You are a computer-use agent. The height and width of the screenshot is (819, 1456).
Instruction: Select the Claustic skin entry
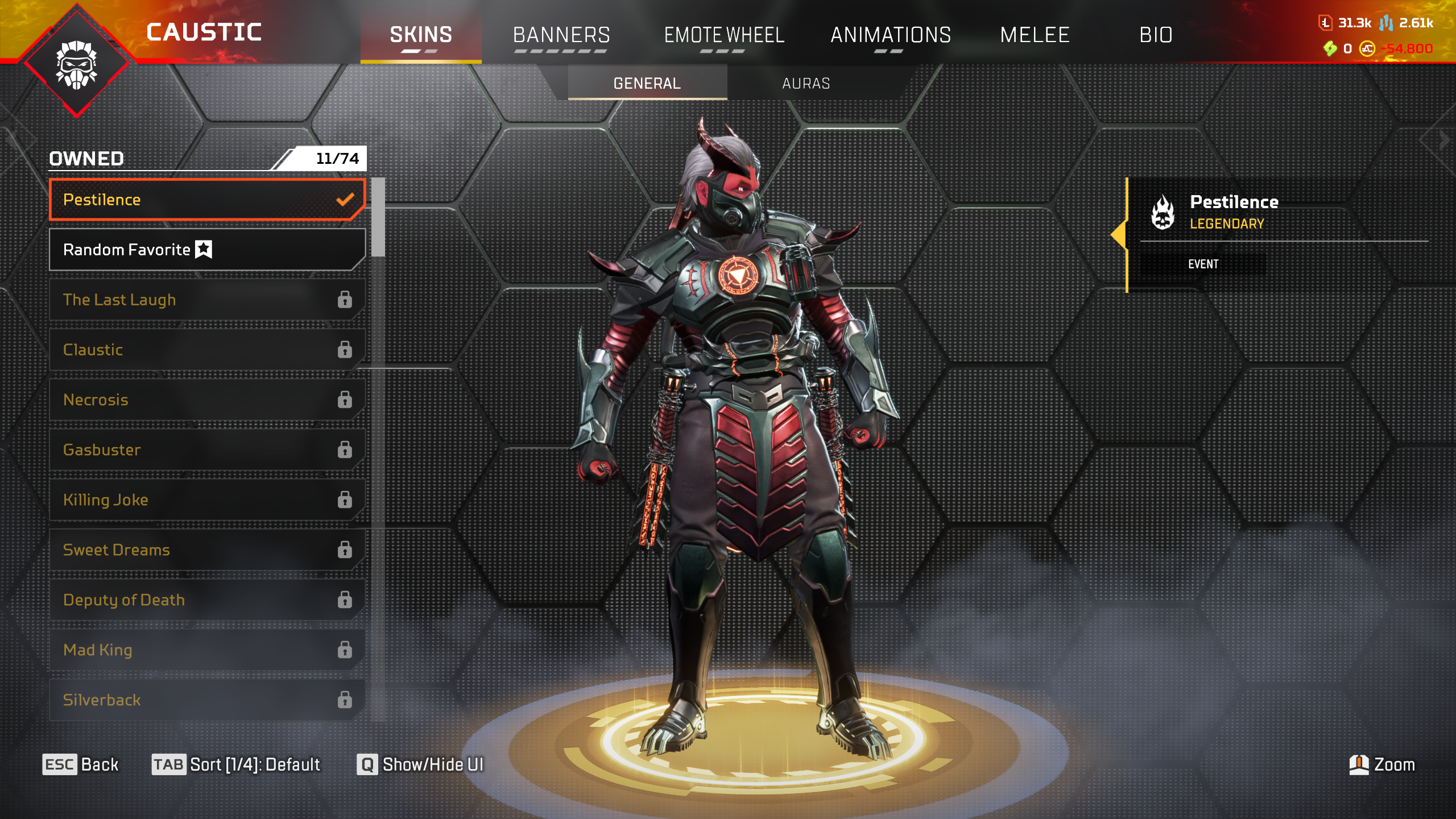tap(207, 350)
